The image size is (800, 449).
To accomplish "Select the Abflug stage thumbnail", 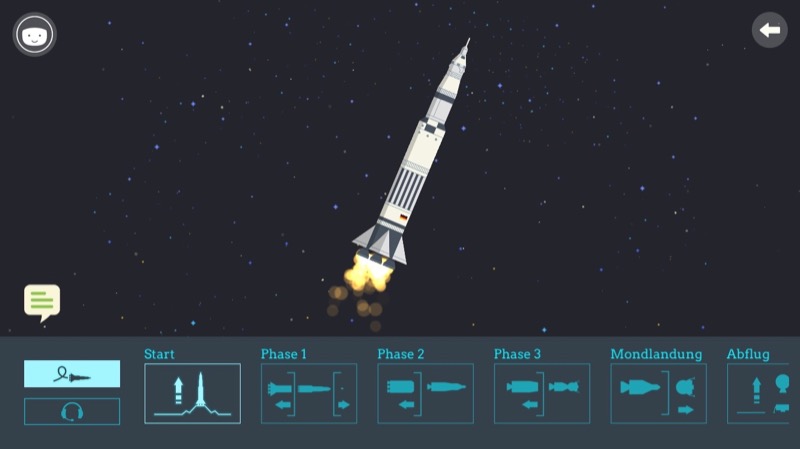I will tap(762, 393).
